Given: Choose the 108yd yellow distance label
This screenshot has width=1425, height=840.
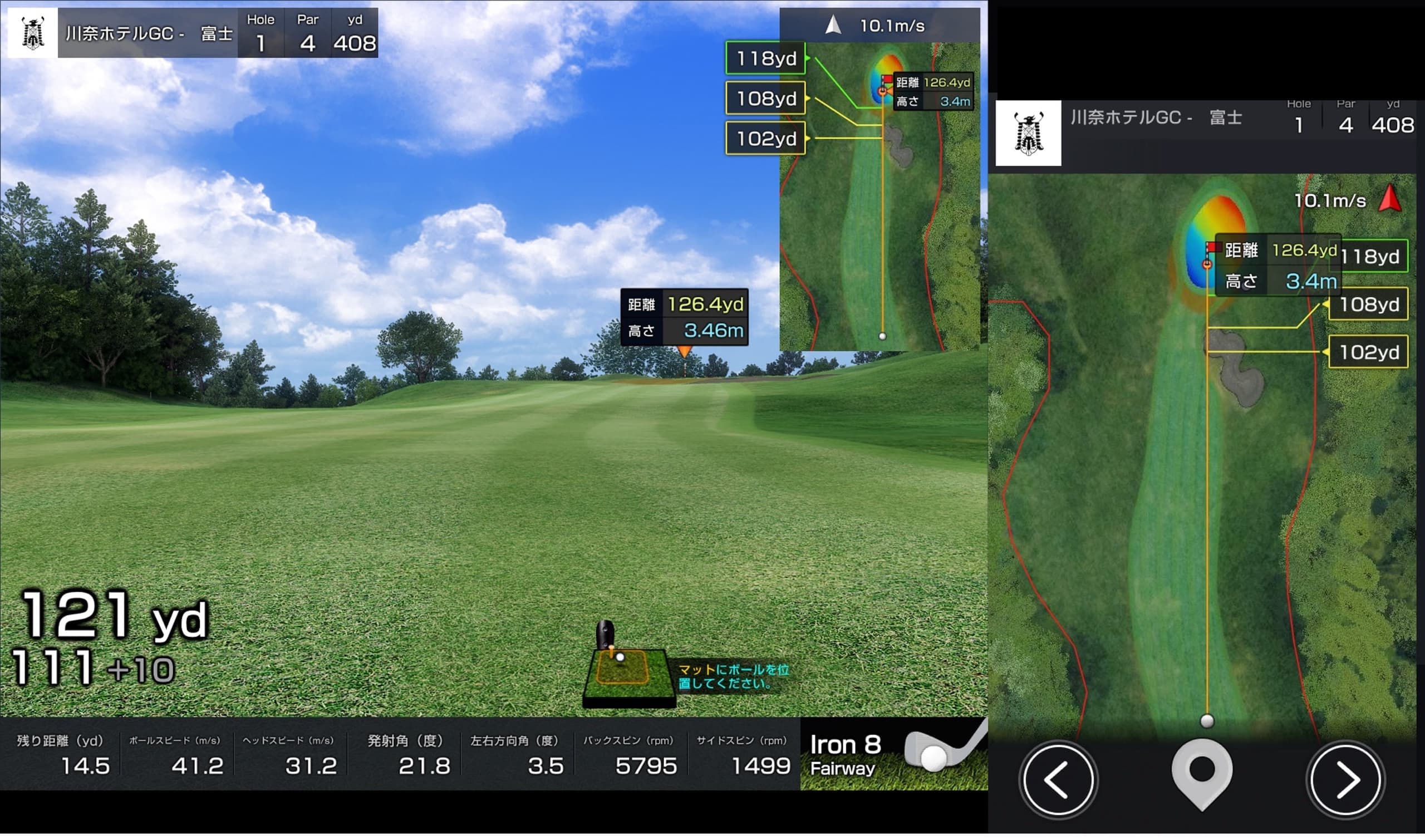Looking at the screenshot, I should (765, 99).
